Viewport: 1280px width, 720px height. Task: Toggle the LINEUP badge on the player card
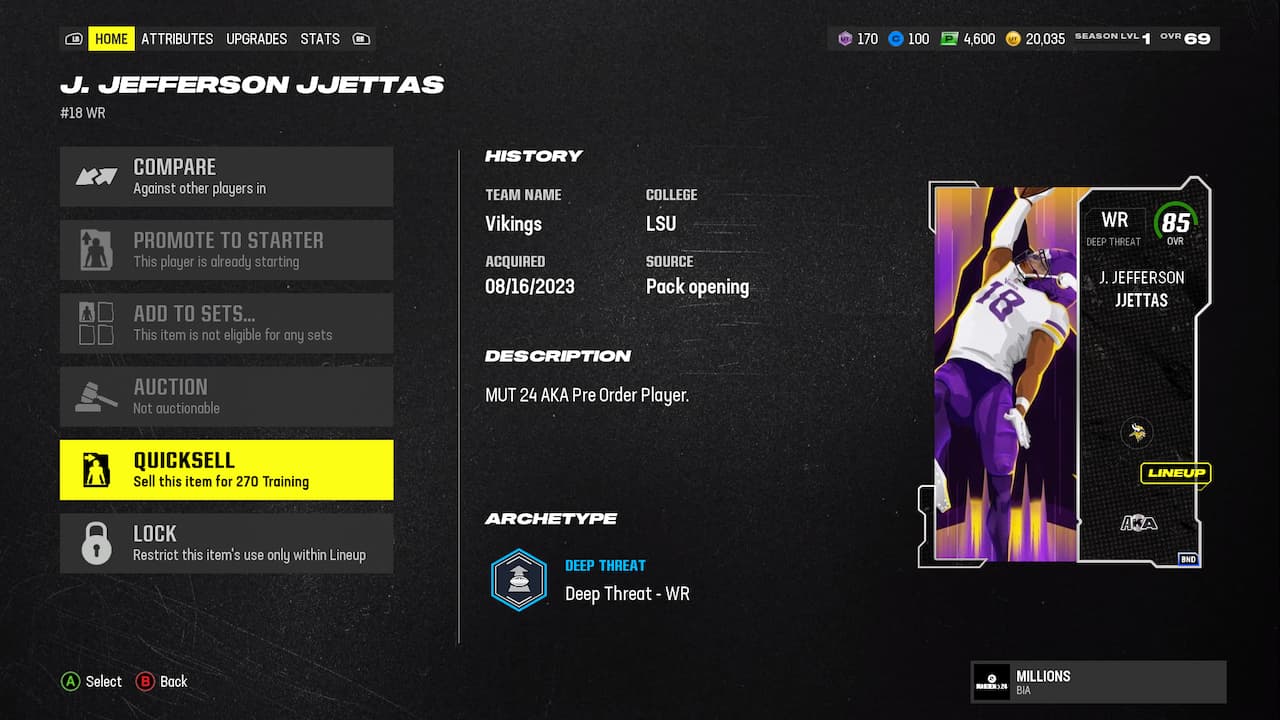tap(1176, 473)
